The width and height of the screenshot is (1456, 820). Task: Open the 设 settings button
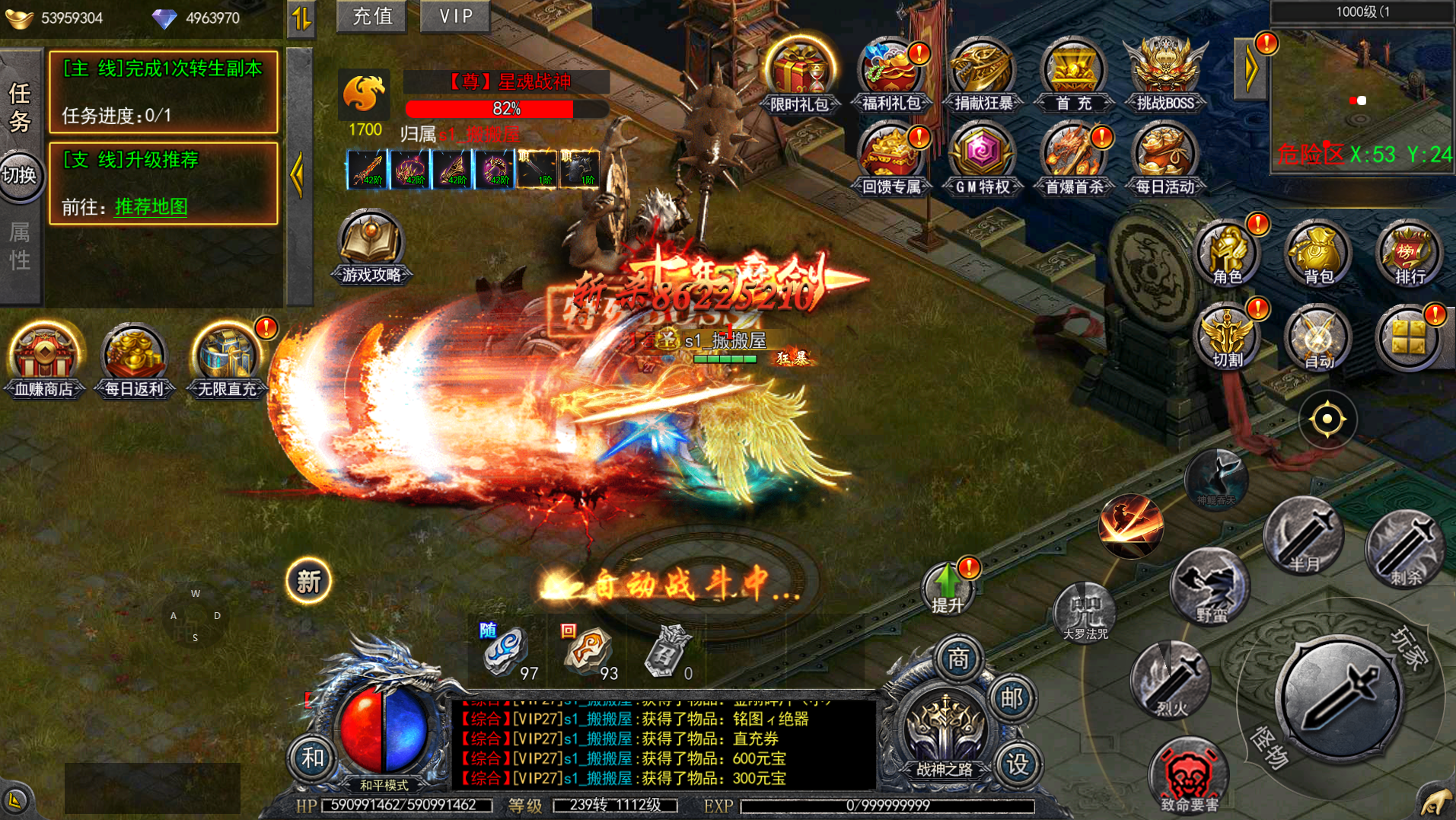point(1018,763)
